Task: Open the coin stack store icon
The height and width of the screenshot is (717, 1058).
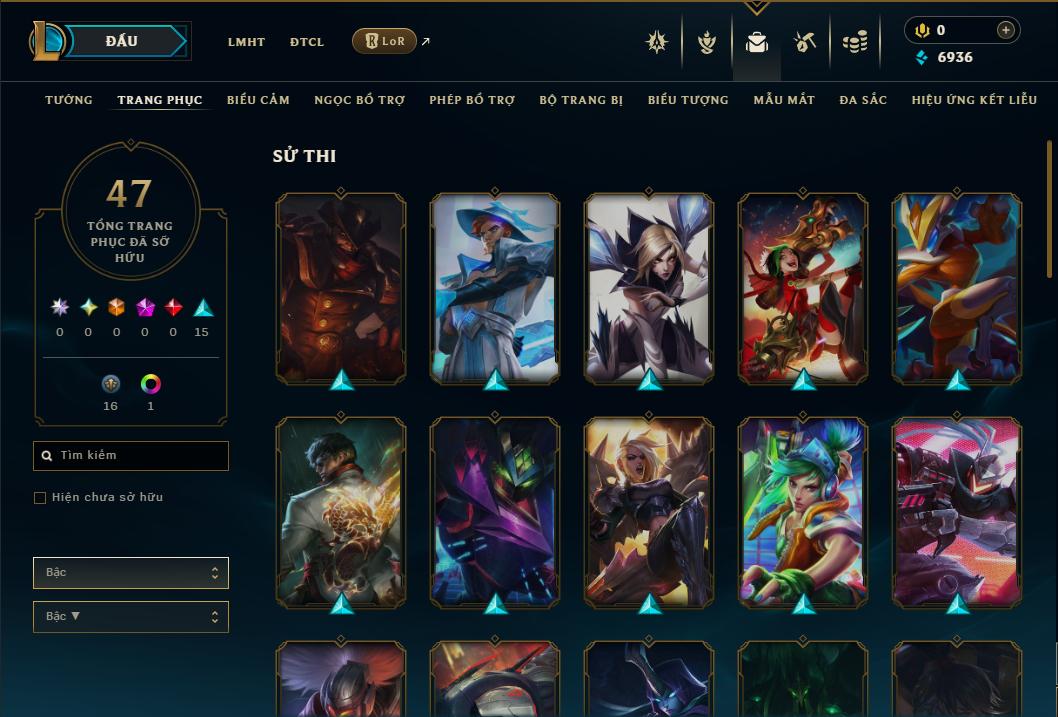Action: [855, 42]
